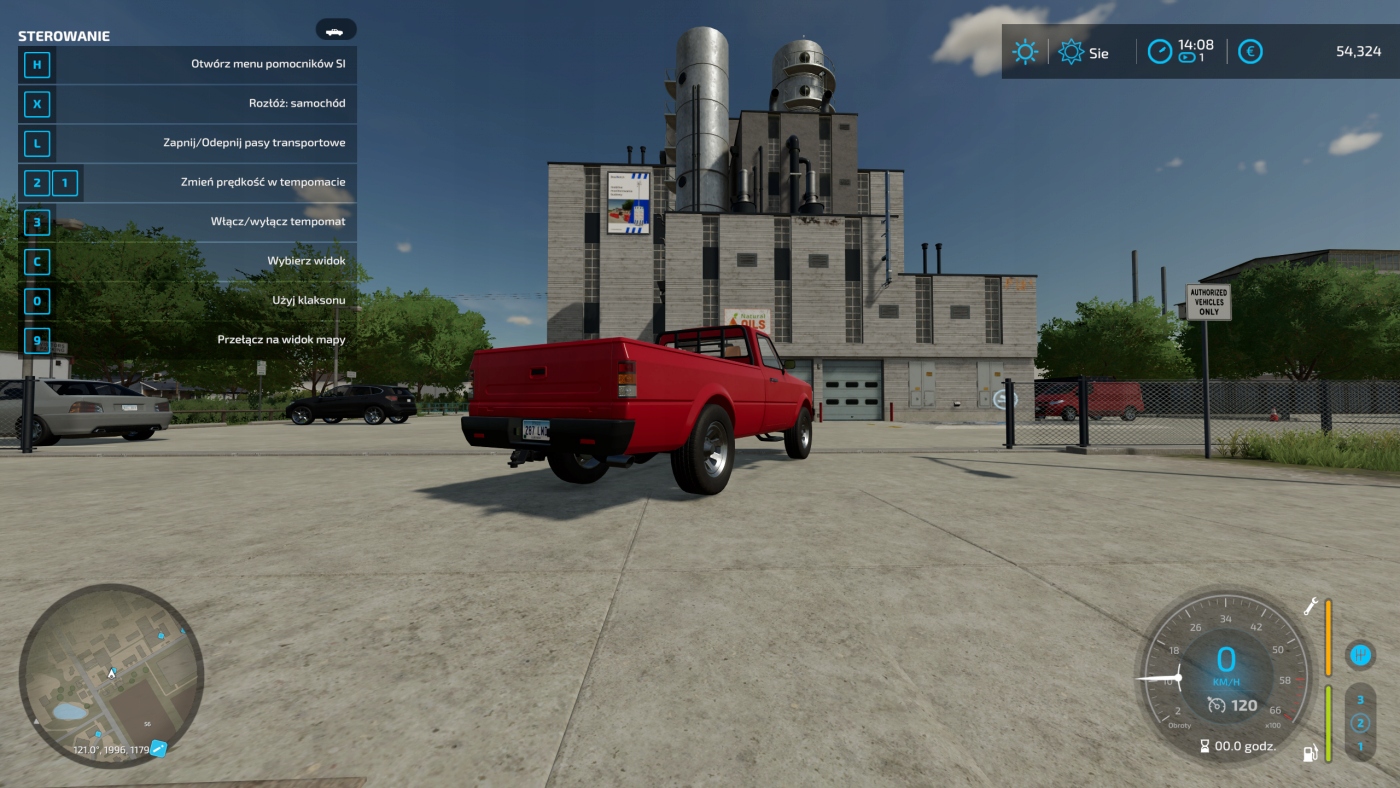This screenshot has height=788, width=1400.
Task: Select the euro money icon
Action: click(1250, 51)
